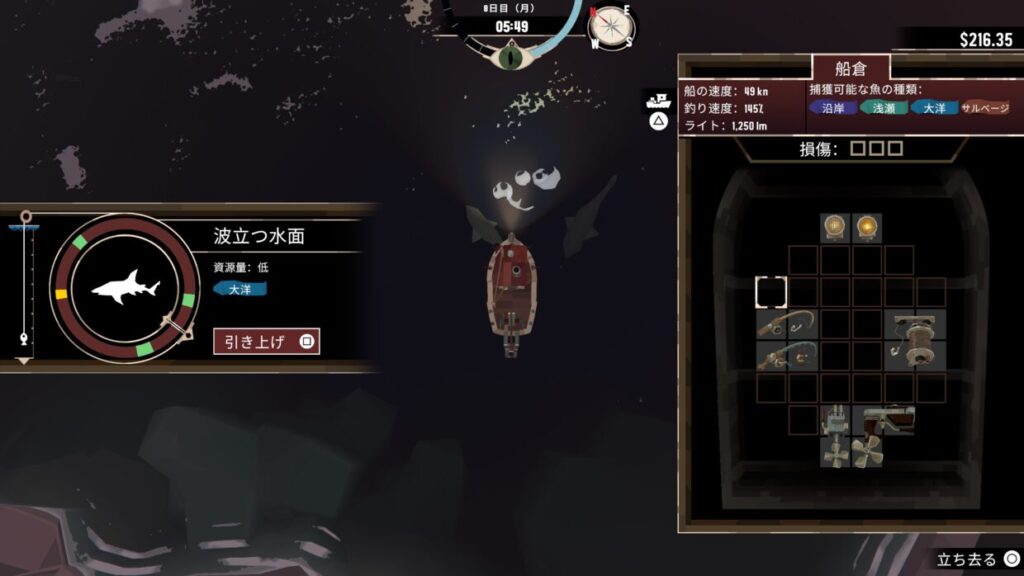Click the shark fishing minigame ring
This screenshot has width=1024, height=576.
(125, 288)
